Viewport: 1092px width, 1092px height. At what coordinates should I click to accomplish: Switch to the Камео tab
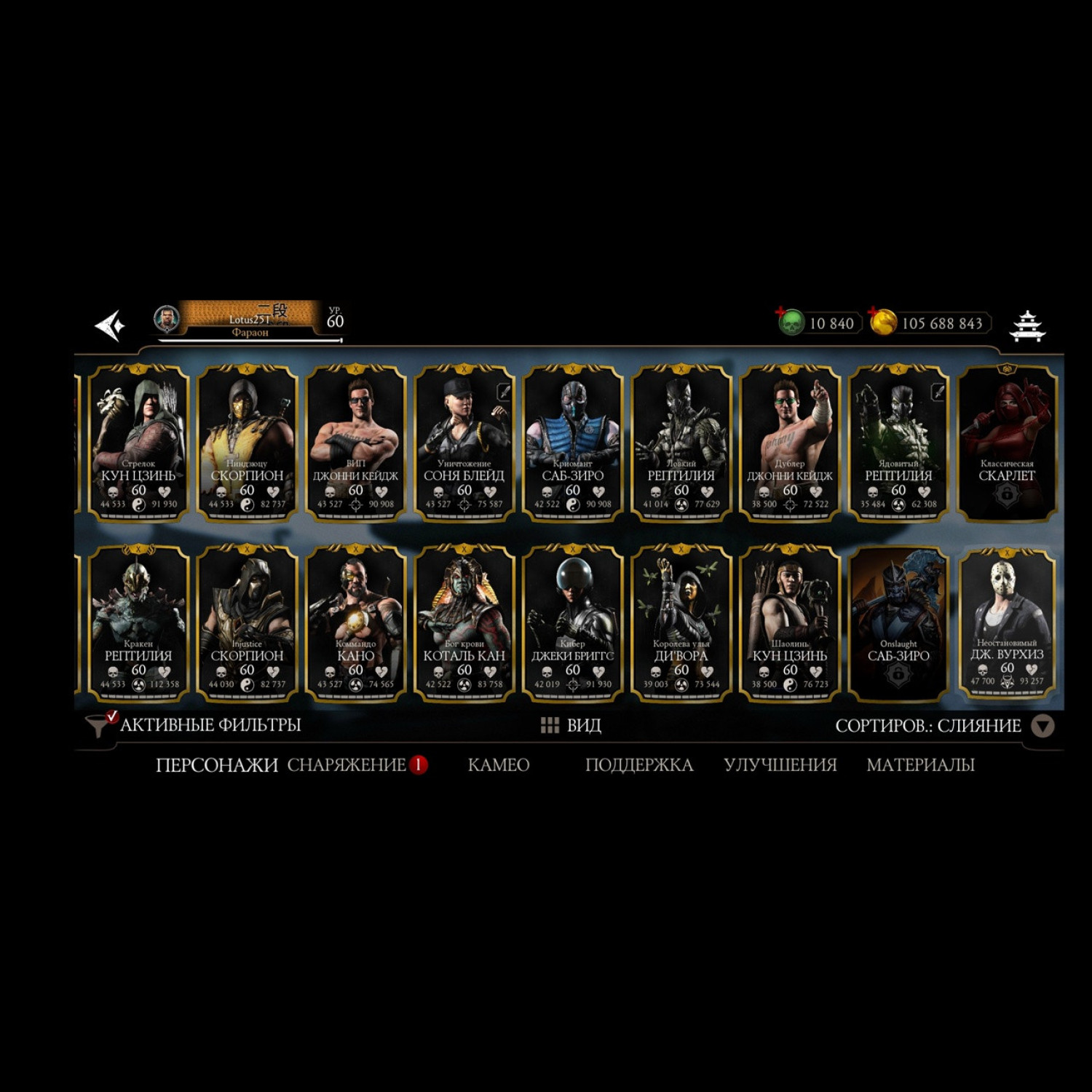(498, 764)
